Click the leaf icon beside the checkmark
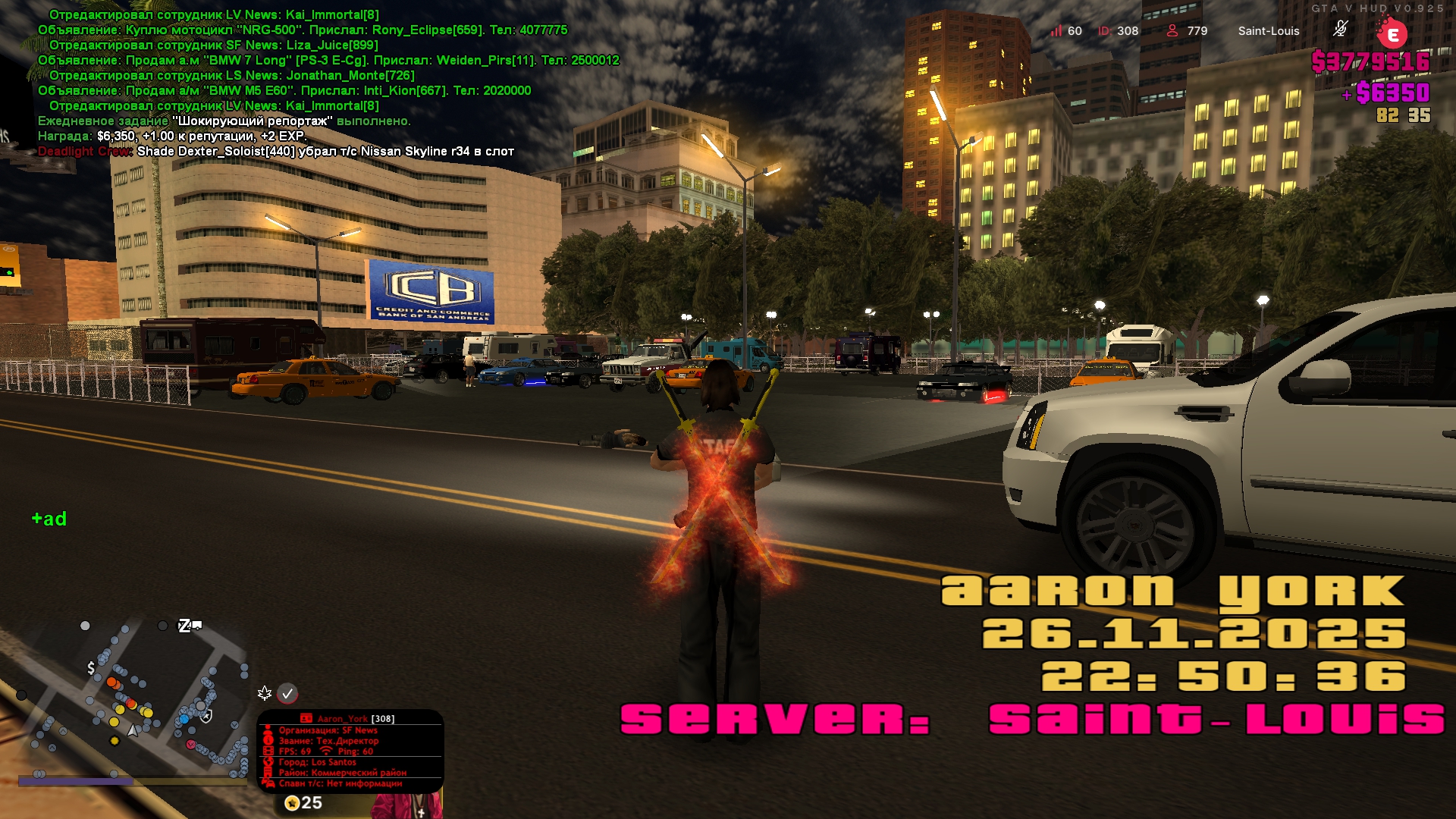 [x=265, y=693]
